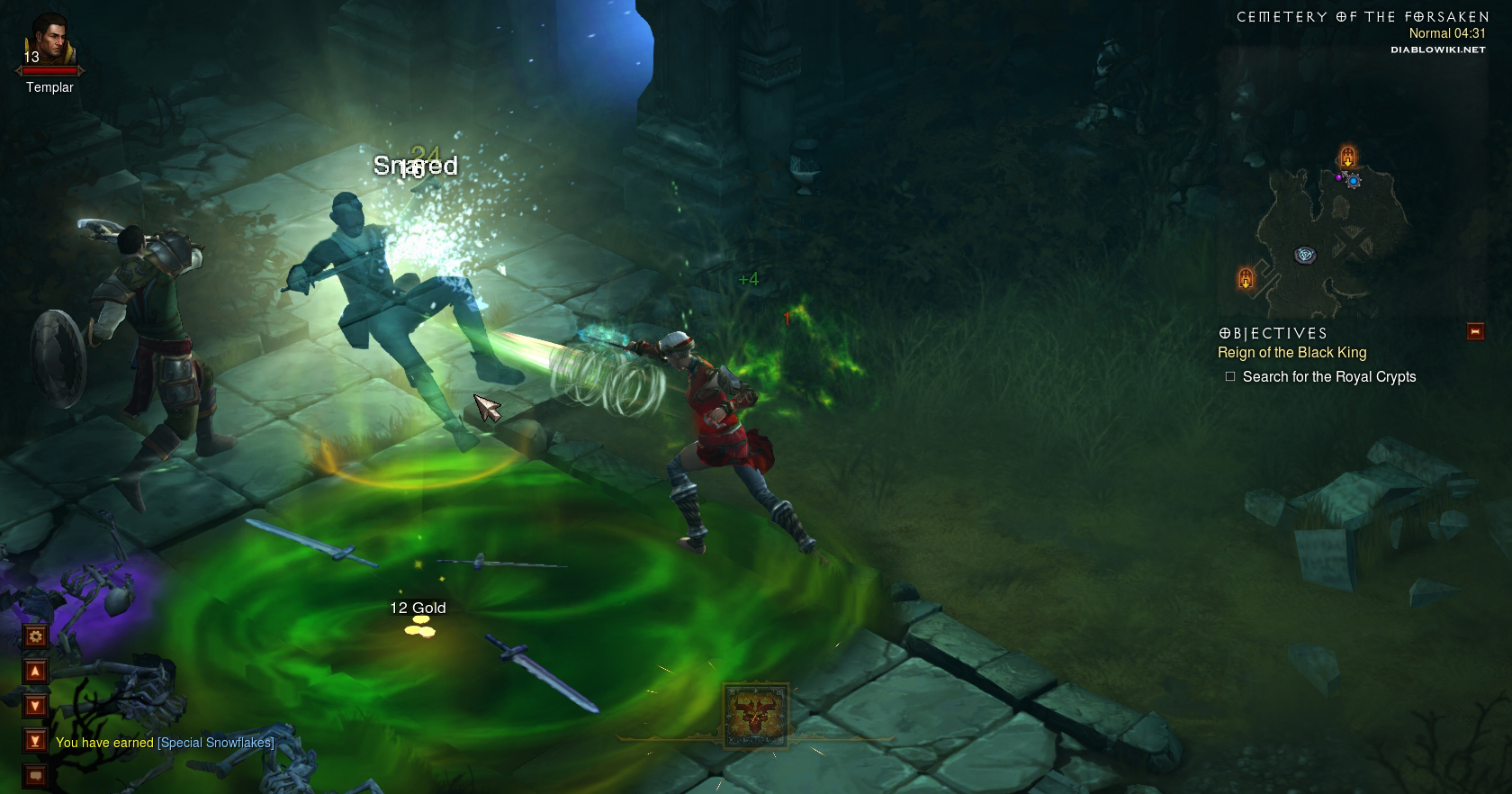Select the Reign of the Black King quest
This screenshot has height=794, width=1512.
tap(1291, 353)
